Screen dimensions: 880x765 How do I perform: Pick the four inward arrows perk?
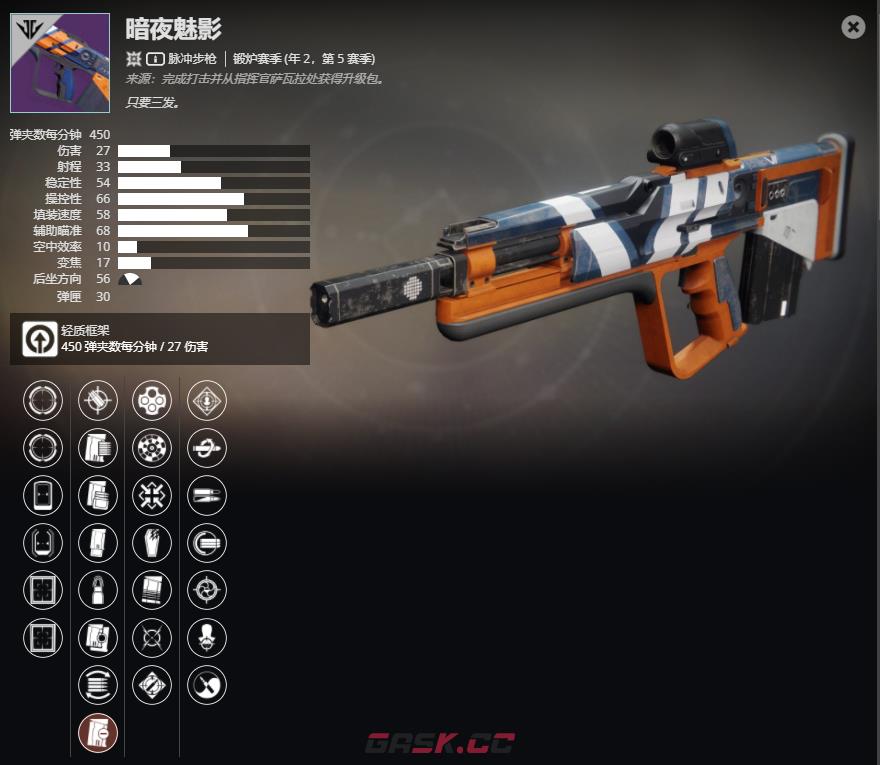point(152,496)
